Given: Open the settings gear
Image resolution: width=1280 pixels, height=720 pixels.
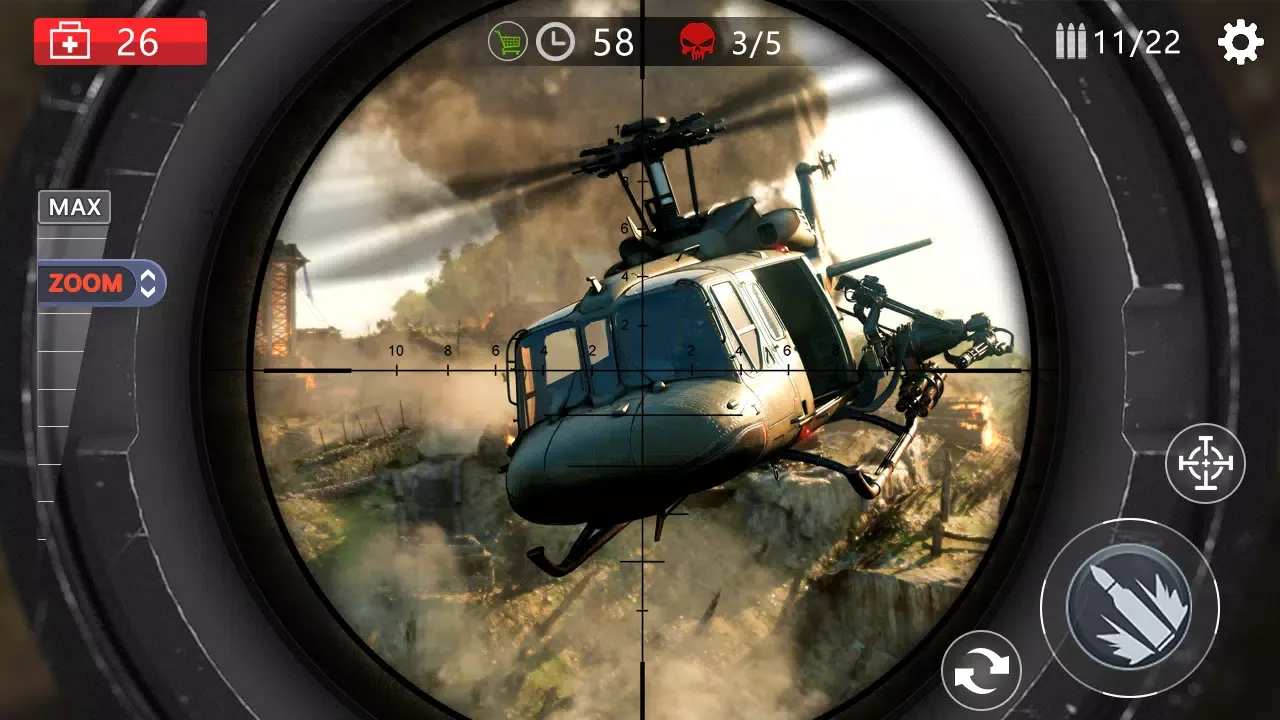Looking at the screenshot, I should point(1240,41).
